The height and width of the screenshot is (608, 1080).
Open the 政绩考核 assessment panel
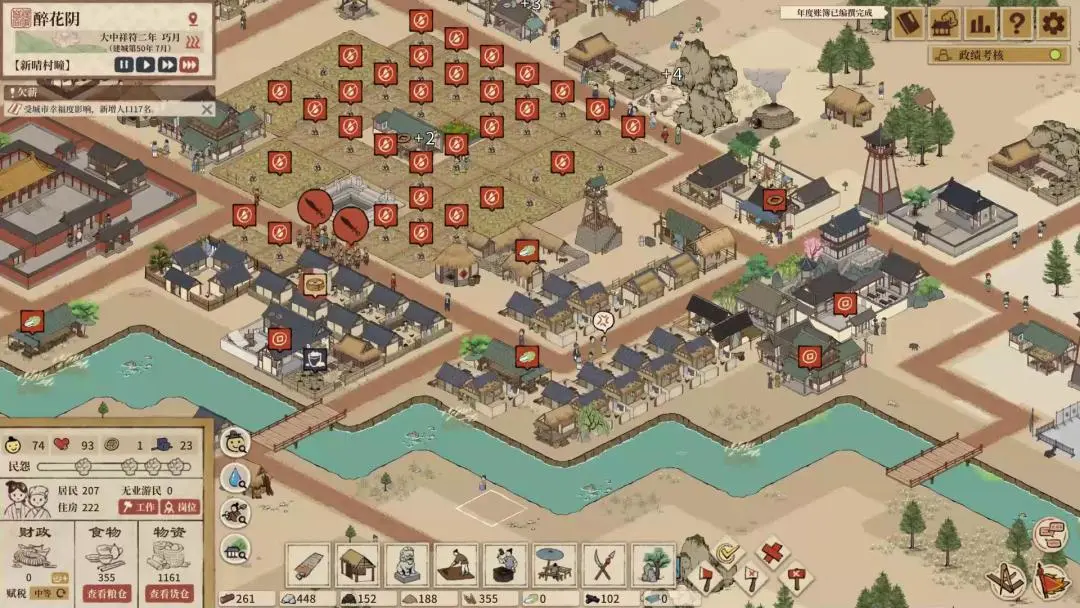point(996,55)
